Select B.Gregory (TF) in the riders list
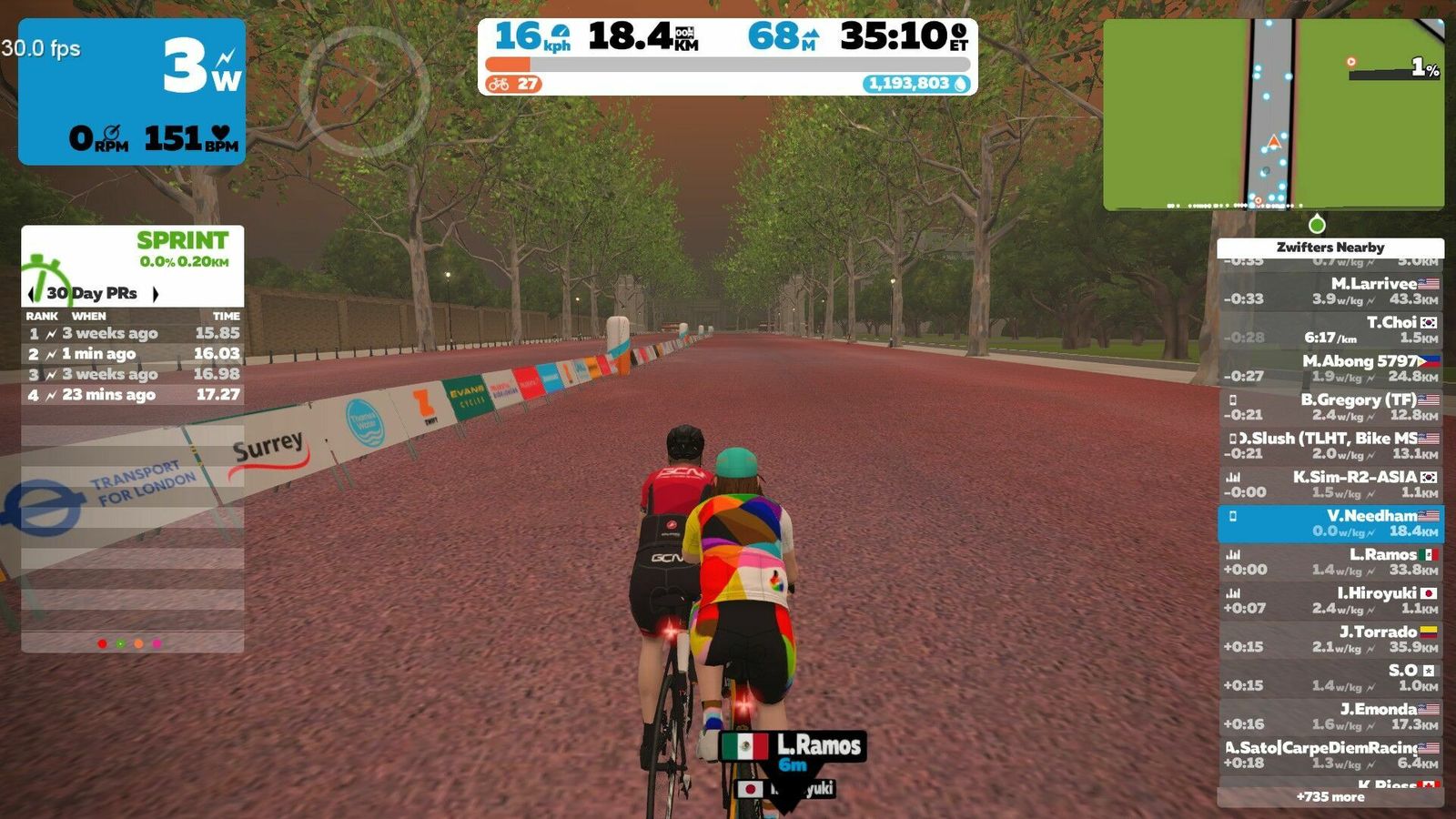This screenshot has width=1456, height=819. coord(1330,407)
